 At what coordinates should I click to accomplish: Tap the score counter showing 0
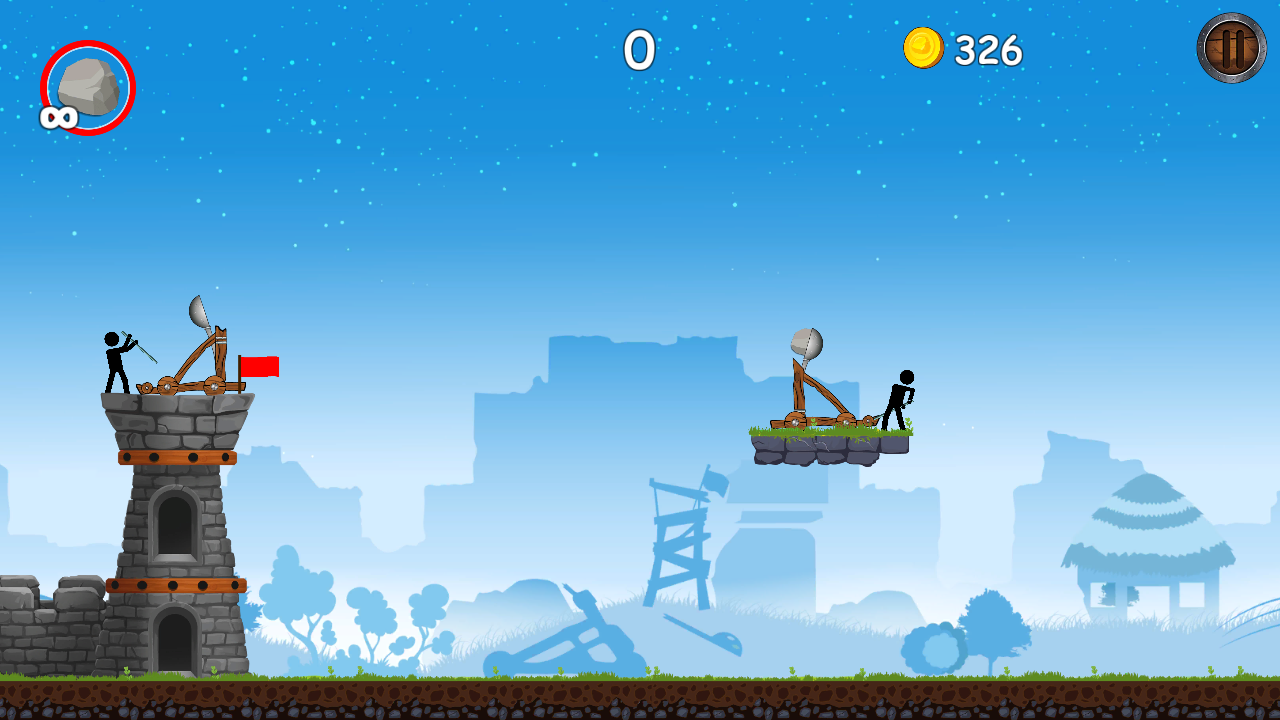[640, 51]
